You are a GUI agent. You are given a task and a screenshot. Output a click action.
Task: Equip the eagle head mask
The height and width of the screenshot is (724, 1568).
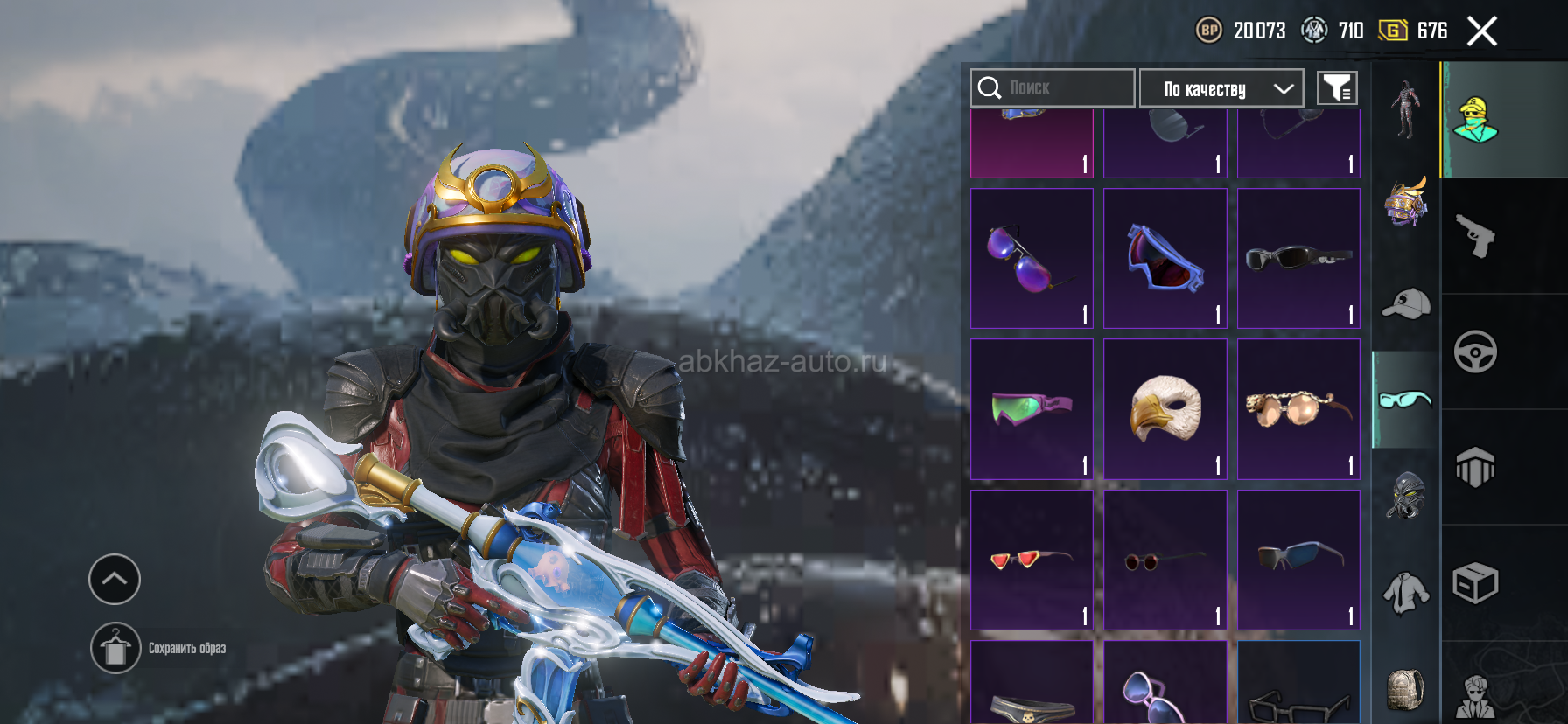pos(1165,409)
